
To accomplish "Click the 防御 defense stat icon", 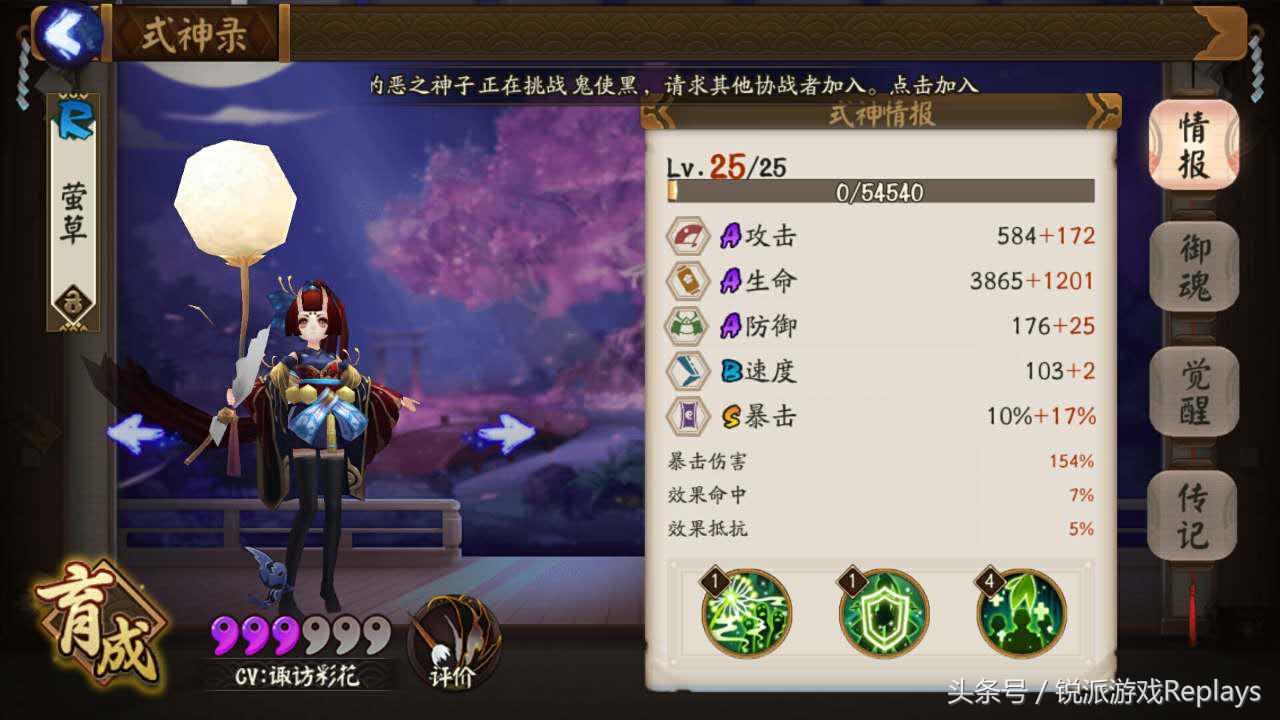I will [687, 326].
